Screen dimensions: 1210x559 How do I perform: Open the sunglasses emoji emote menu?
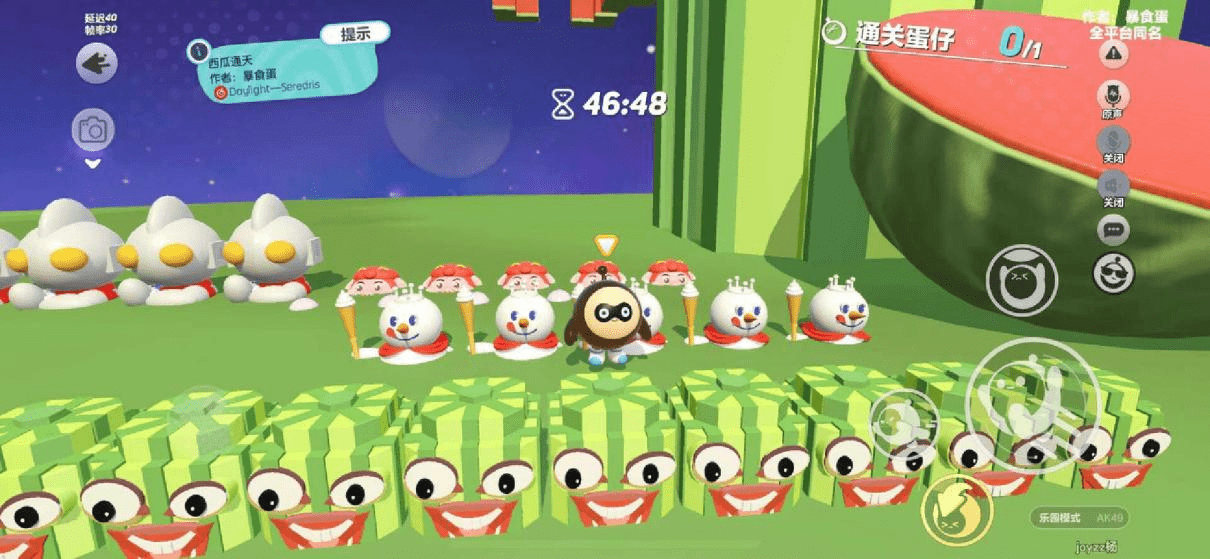pos(1113,273)
